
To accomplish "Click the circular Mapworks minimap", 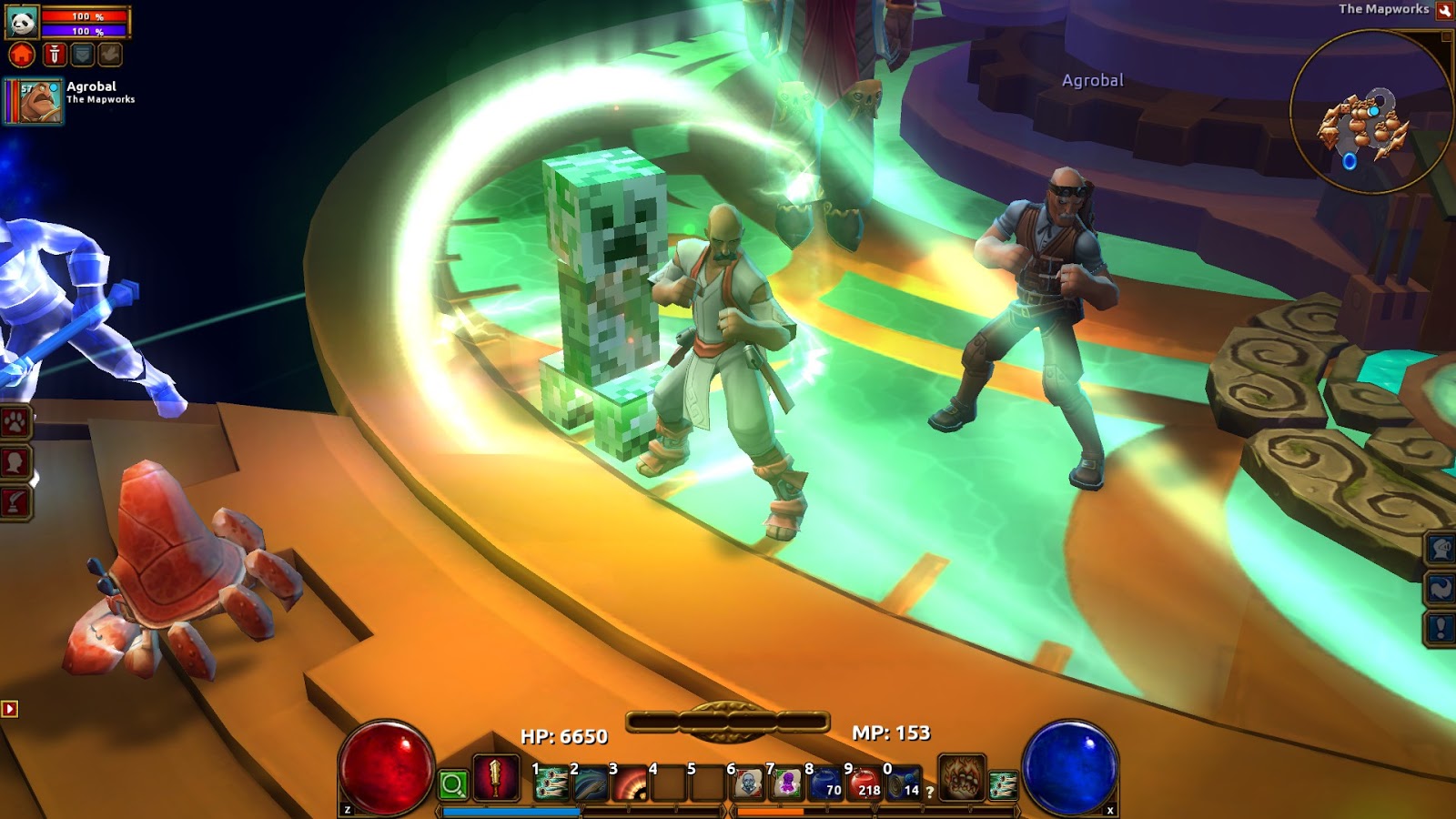I will tap(1370, 111).
